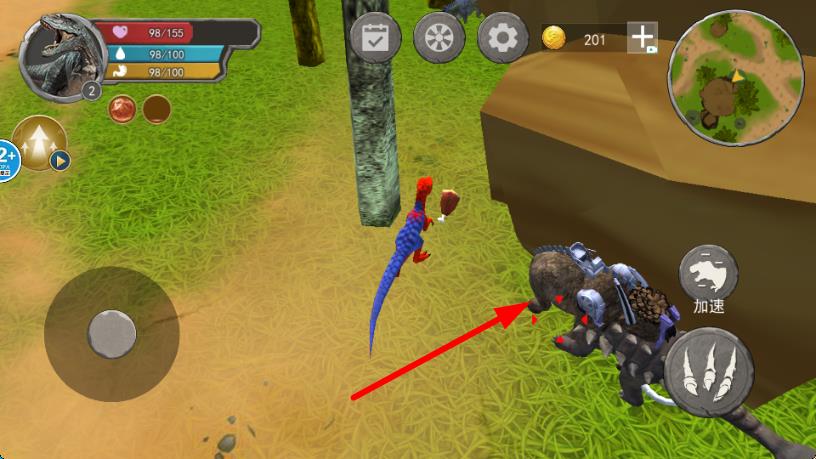
Task: Add coins with the plus button
Action: click(x=642, y=38)
